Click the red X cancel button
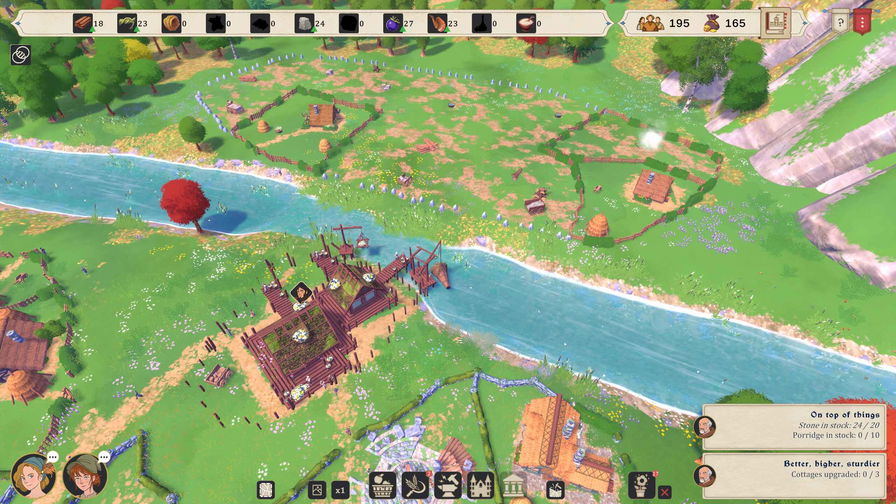The width and height of the screenshot is (896, 504). point(664,491)
